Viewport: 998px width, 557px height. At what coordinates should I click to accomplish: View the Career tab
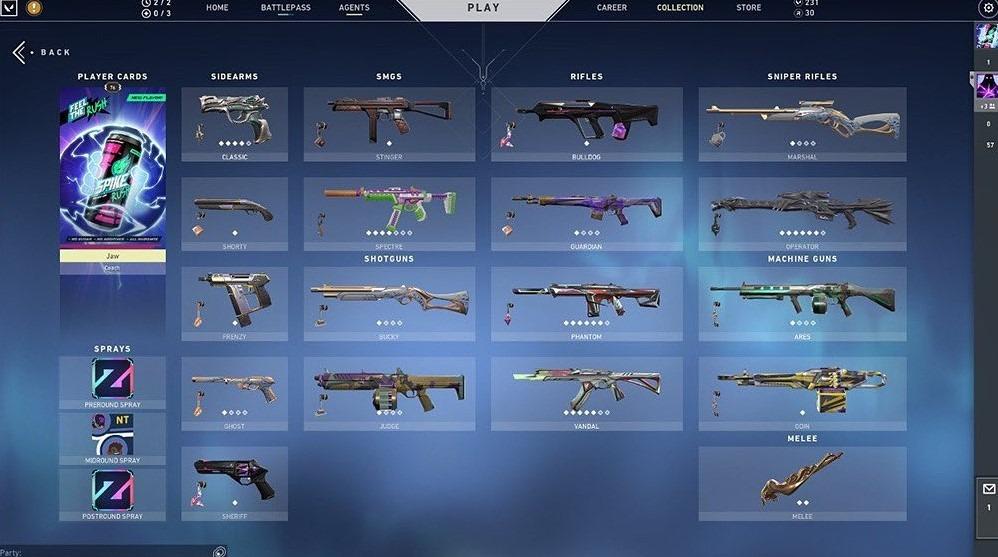[x=612, y=8]
